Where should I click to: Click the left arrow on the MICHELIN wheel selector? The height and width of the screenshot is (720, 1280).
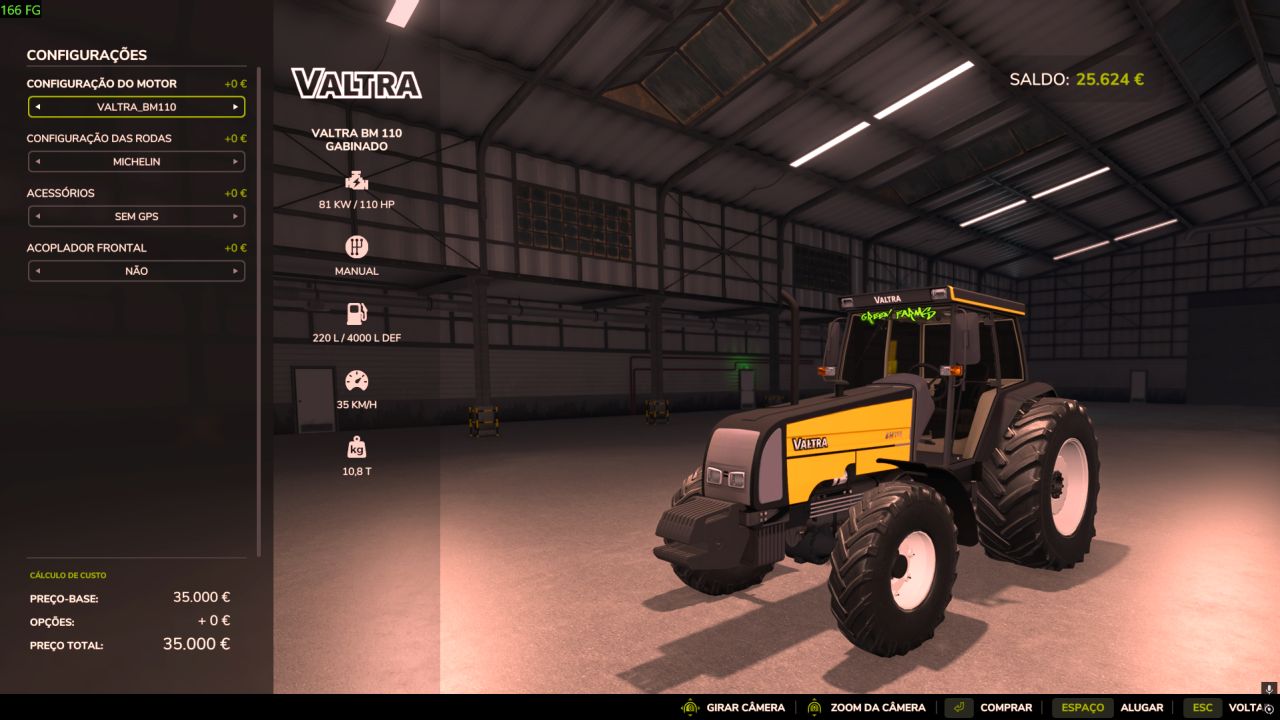point(36,161)
